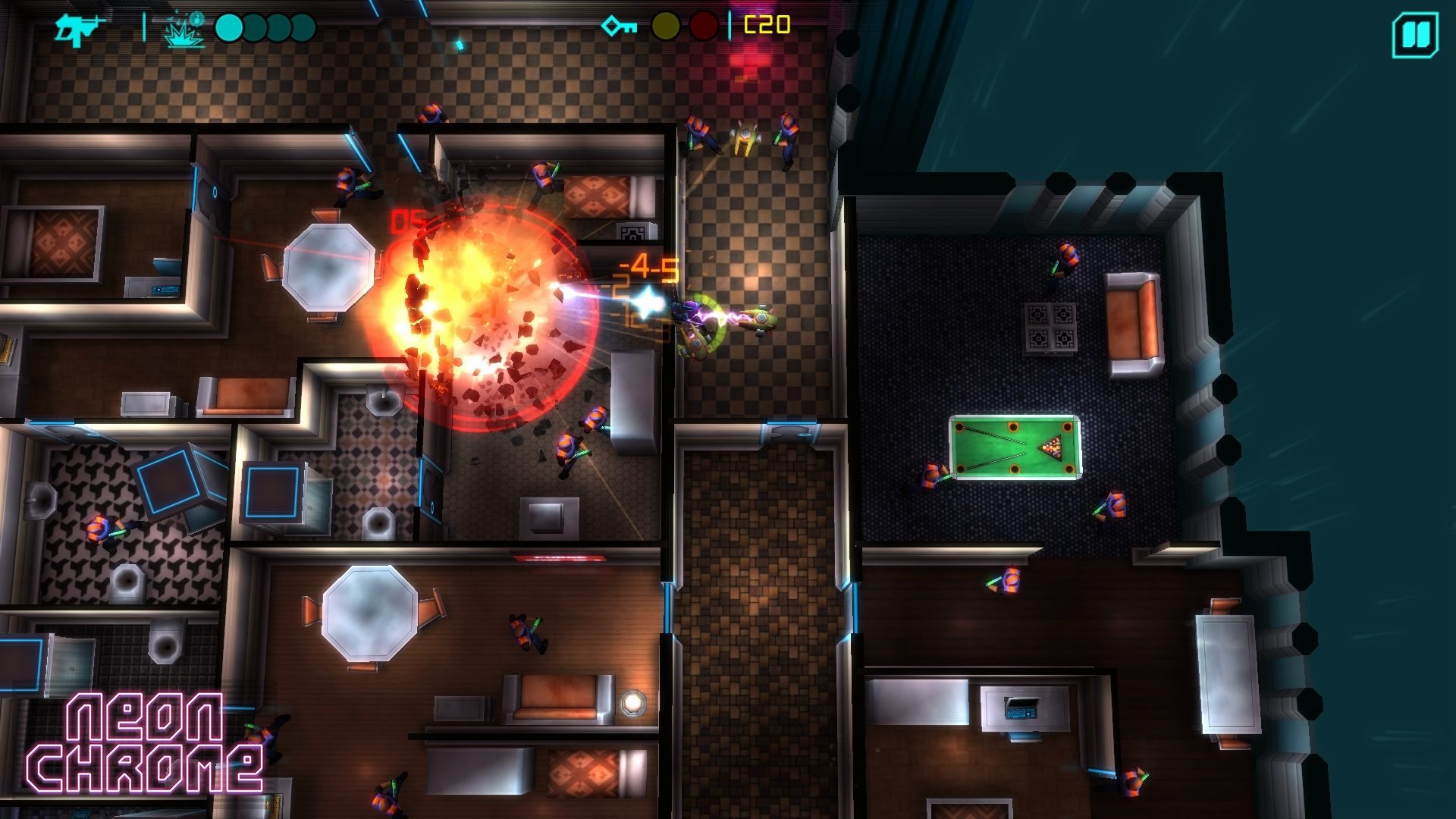Select the submachine gun weapon icon
Screen dimensions: 1456x819
(77, 30)
